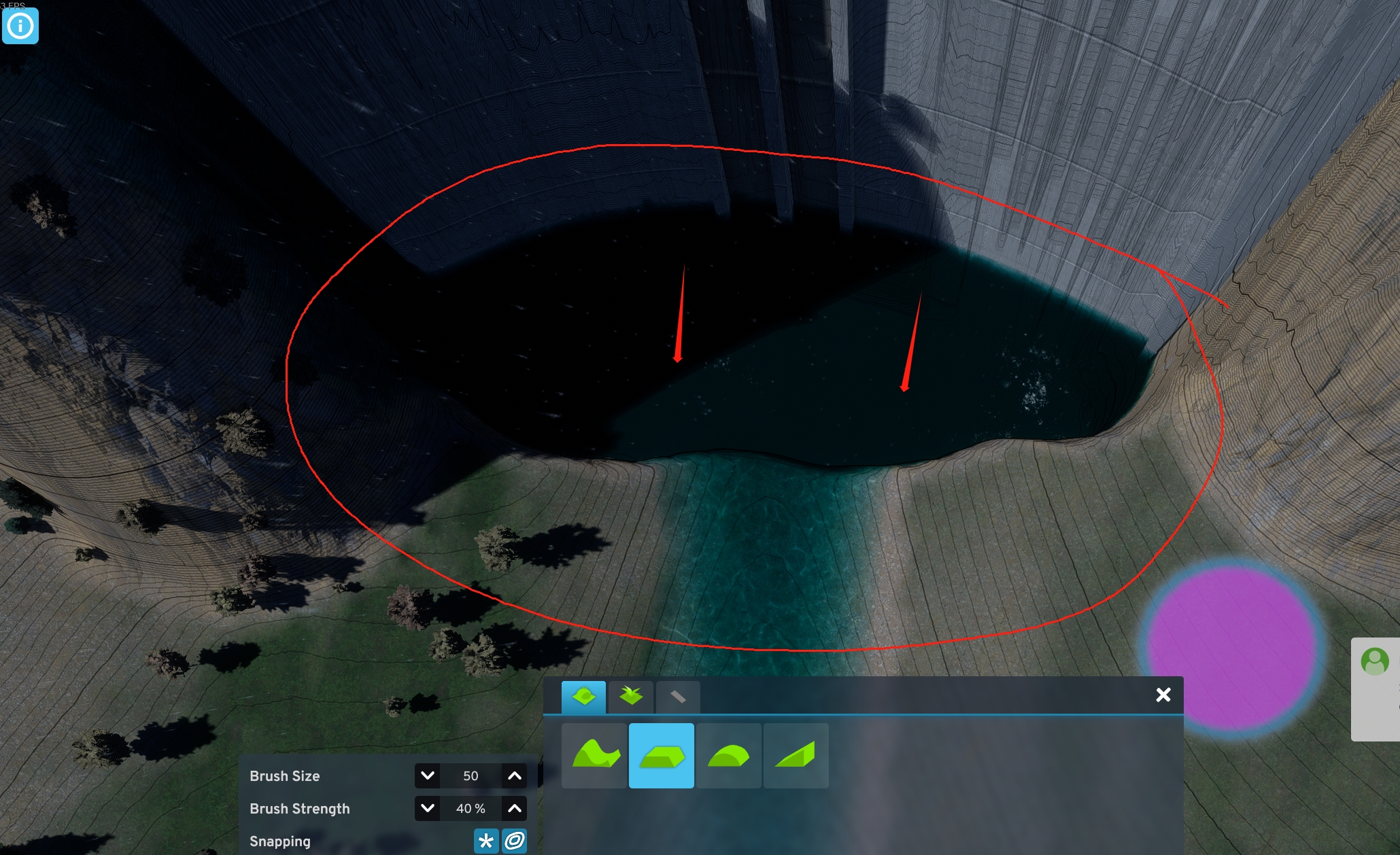
Task: Toggle the contour snapping option
Action: [515, 841]
